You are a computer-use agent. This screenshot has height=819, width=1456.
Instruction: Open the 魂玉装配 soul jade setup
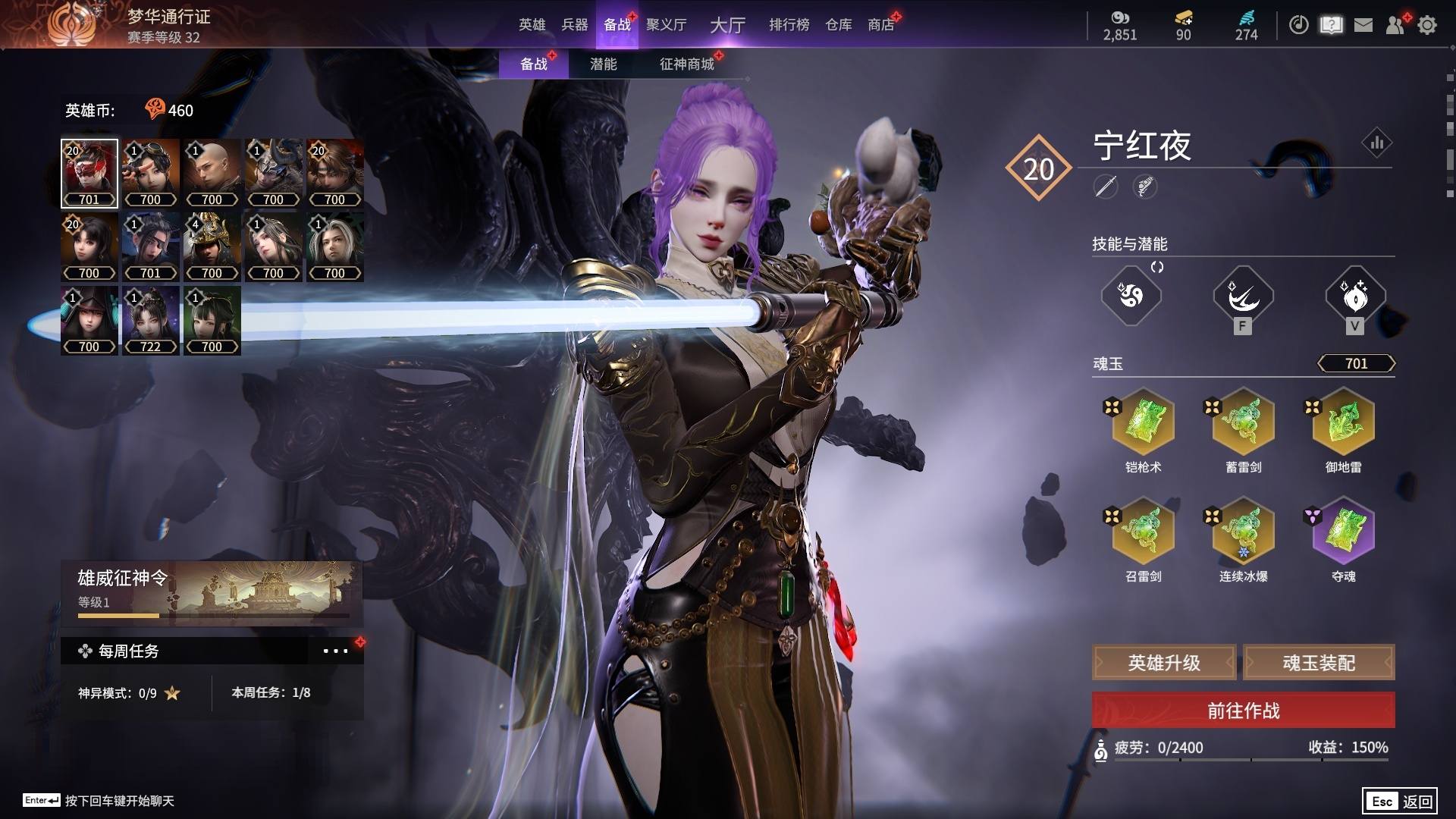(x=1319, y=663)
